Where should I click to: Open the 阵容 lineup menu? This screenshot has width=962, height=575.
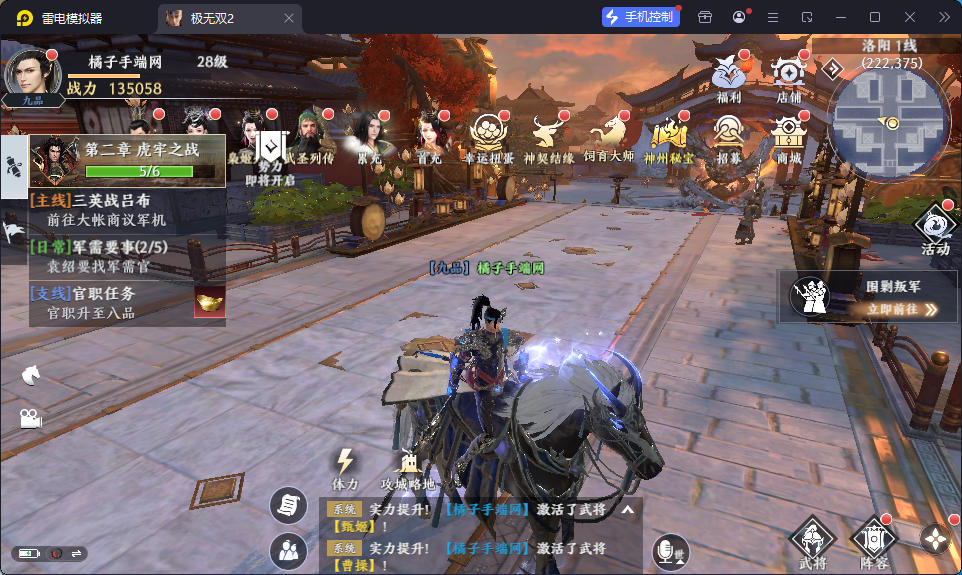[873, 542]
